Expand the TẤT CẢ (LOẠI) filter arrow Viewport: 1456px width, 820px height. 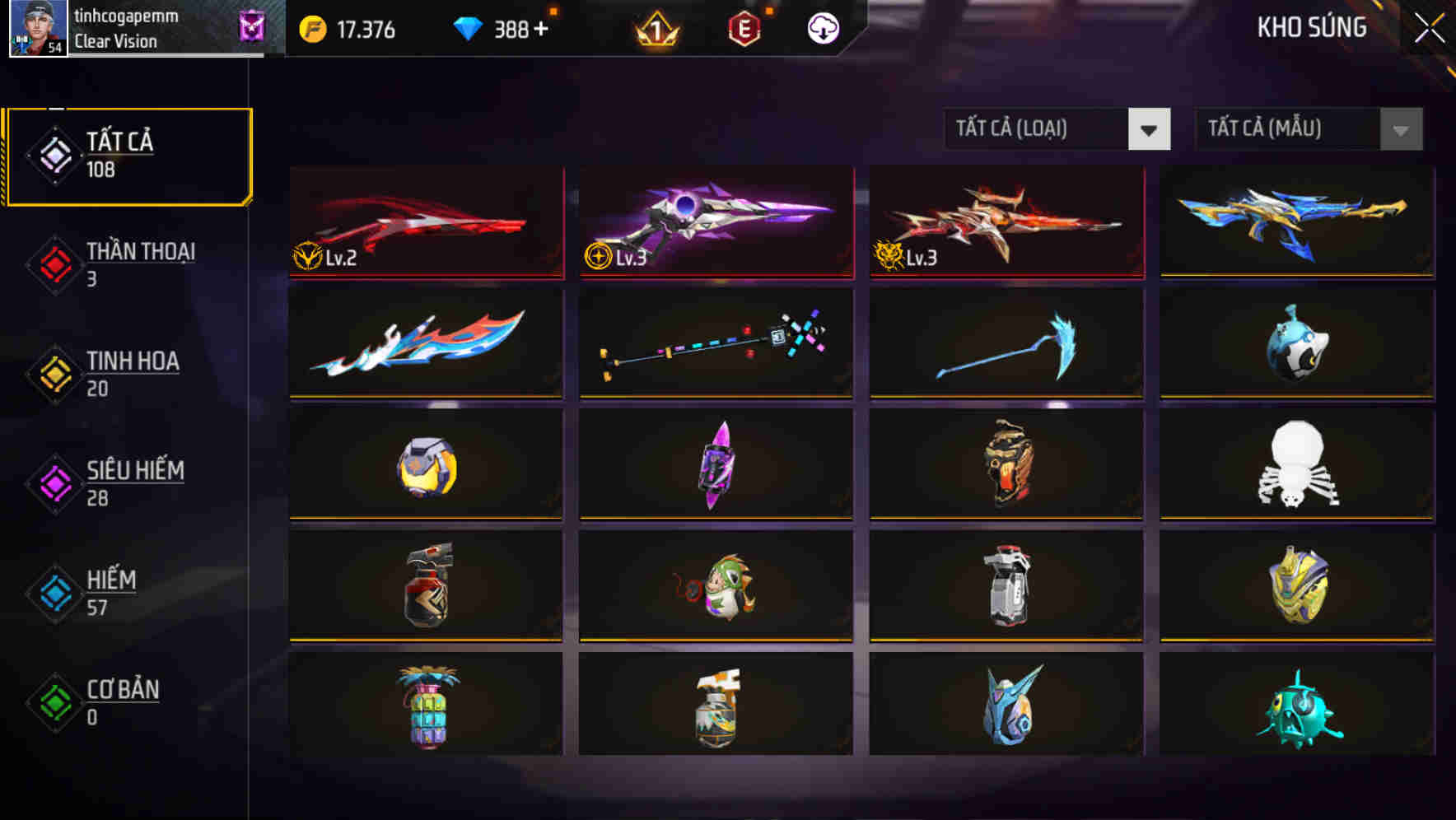point(1149,129)
